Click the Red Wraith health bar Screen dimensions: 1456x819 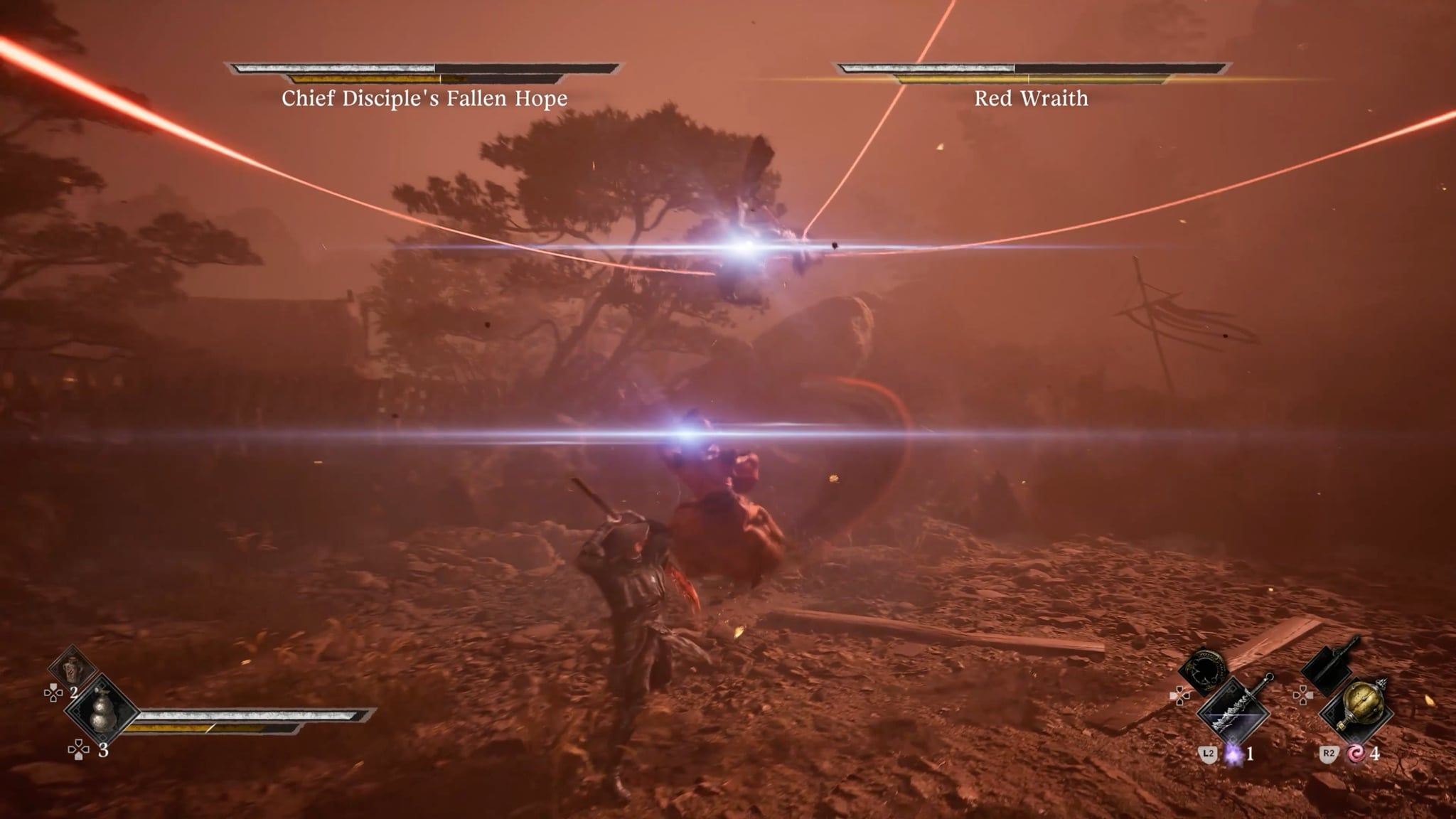(1031, 69)
